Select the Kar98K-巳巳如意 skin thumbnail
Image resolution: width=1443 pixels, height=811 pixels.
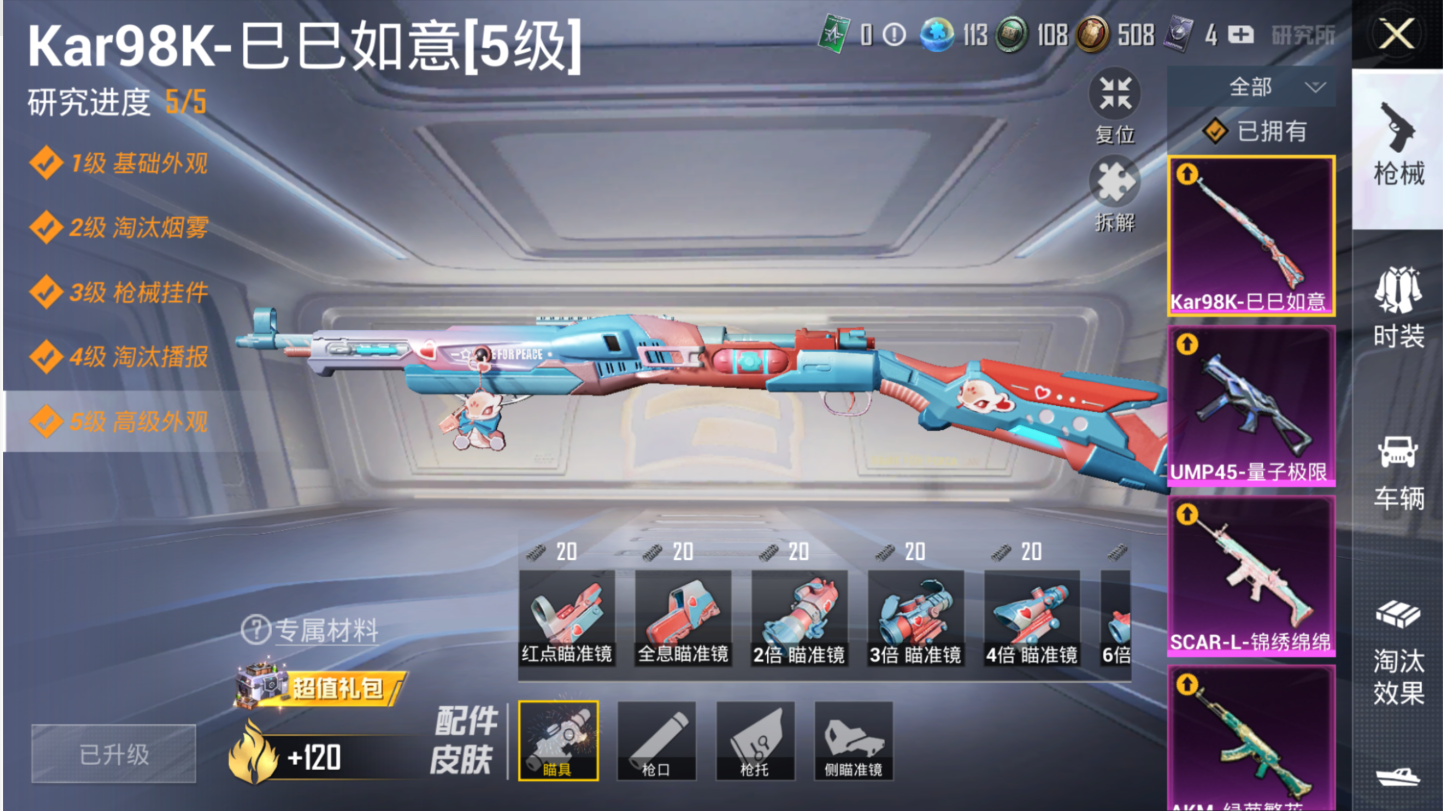pos(1251,236)
